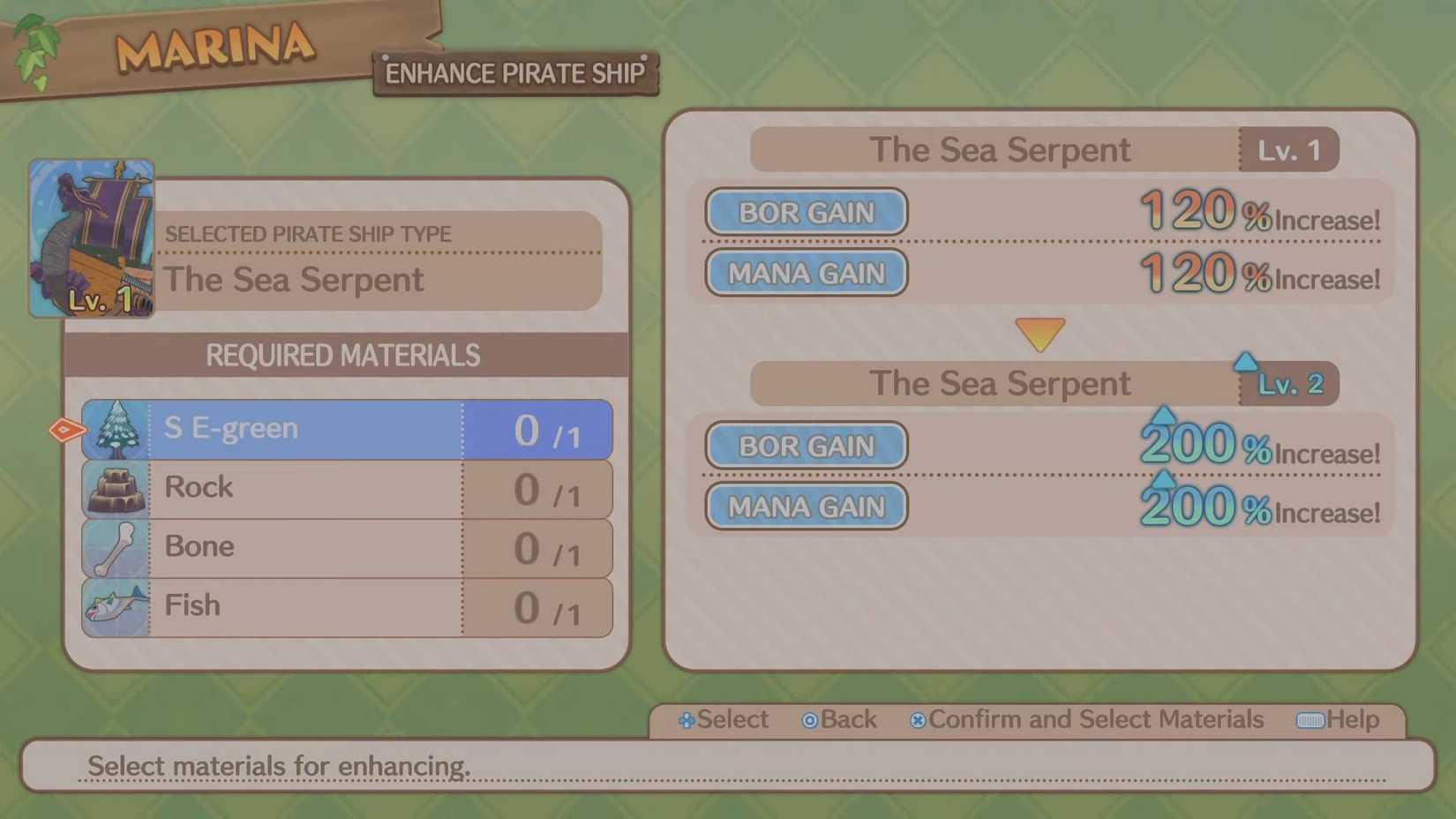Click the BOR GAIN badge under Lv. 1

[805, 212]
